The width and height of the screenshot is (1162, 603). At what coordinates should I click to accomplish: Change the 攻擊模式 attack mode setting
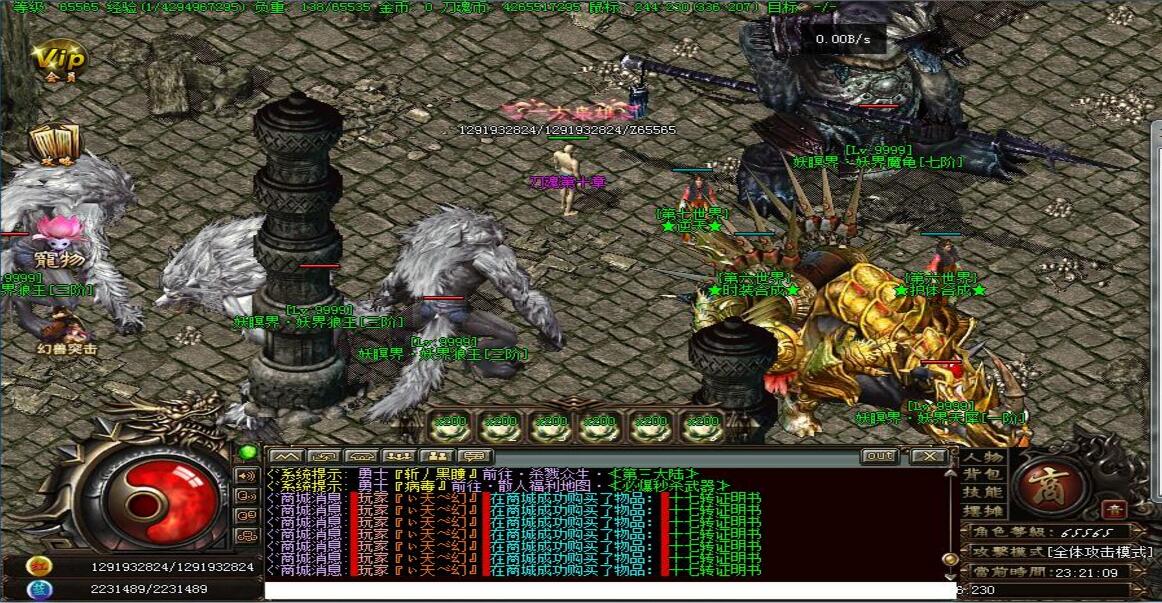[x=1057, y=552]
